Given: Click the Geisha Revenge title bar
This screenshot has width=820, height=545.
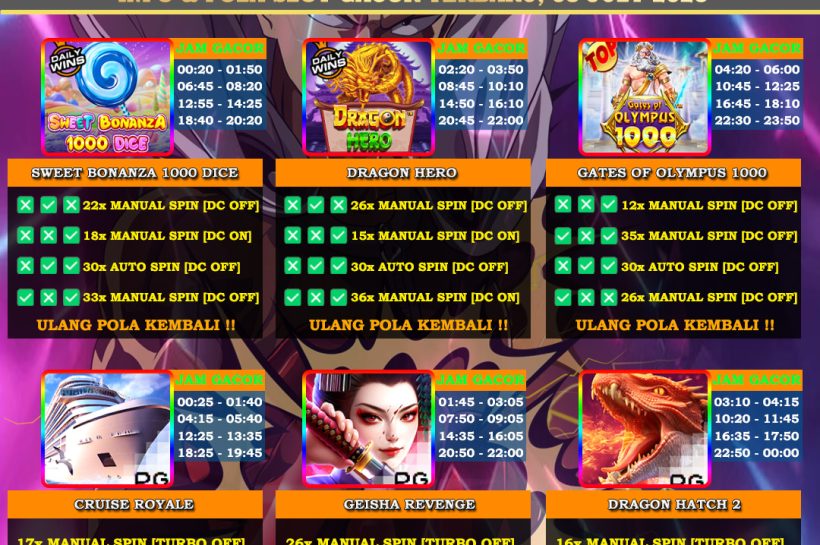Looking at the screenshot, I should click(x=402, y=504).
